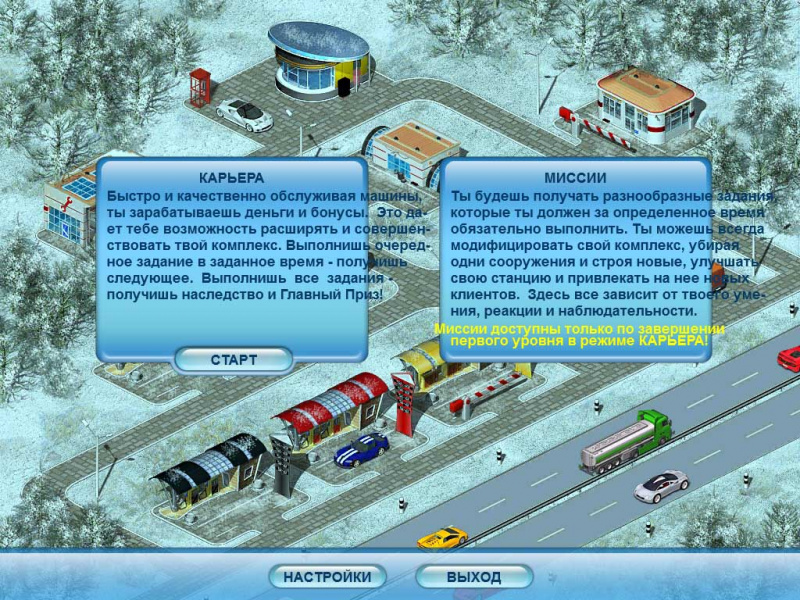Viewport: 800px width, 600px height.
Task: Choose ВЫХОД to exit the game
Action: tap(474, 577)
